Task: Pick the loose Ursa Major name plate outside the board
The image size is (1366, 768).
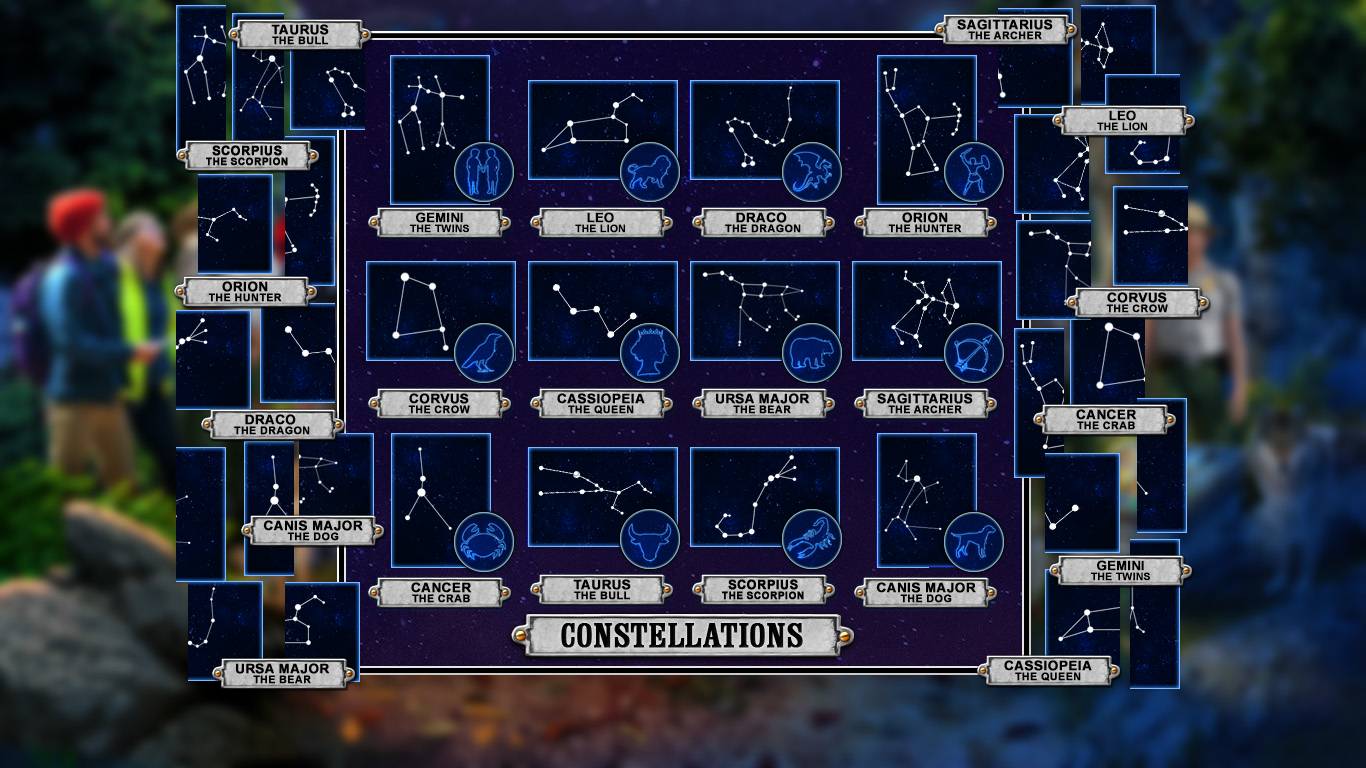Action: 290,674
